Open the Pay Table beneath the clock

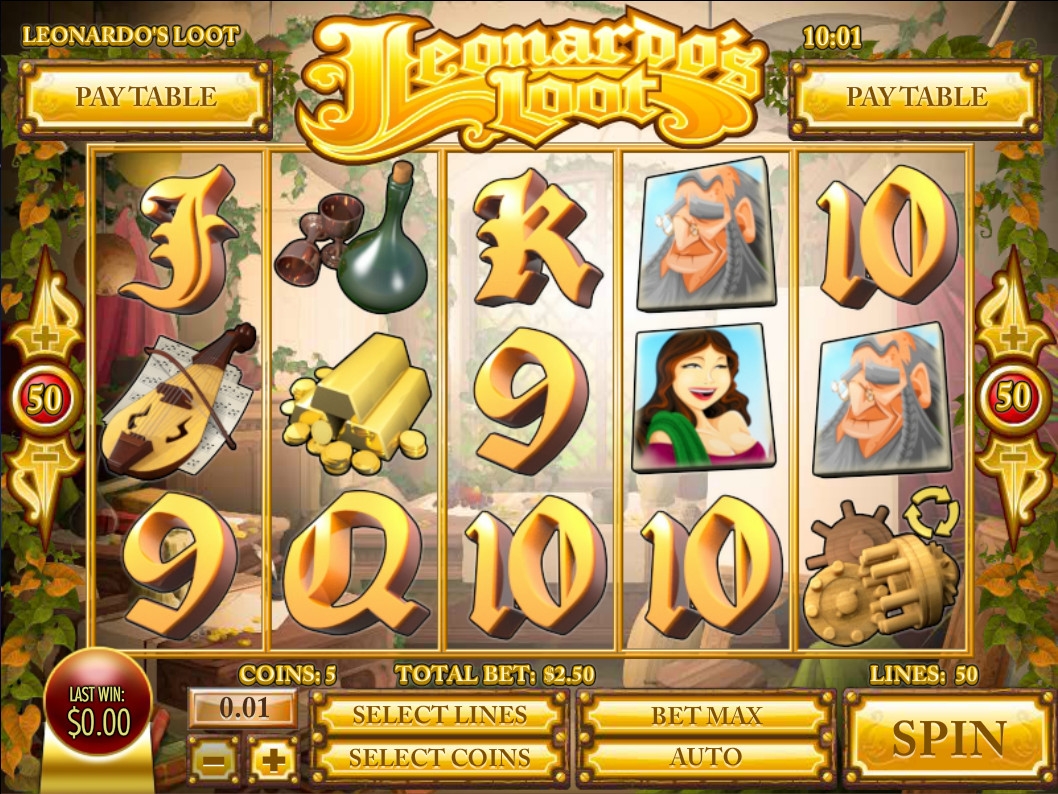(x=916, y=97)
